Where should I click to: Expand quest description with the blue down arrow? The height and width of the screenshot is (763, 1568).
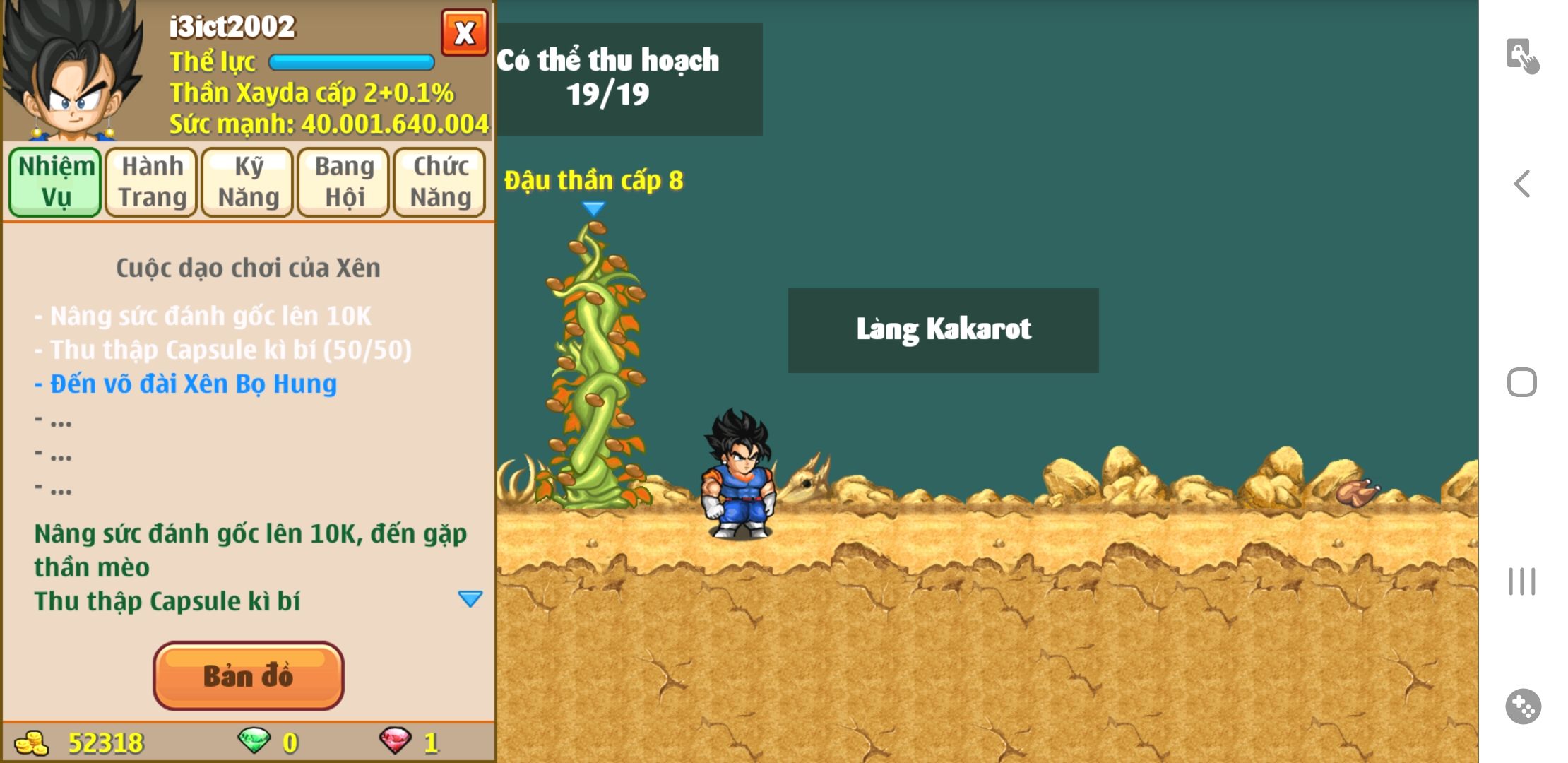(x=470, y=599)
